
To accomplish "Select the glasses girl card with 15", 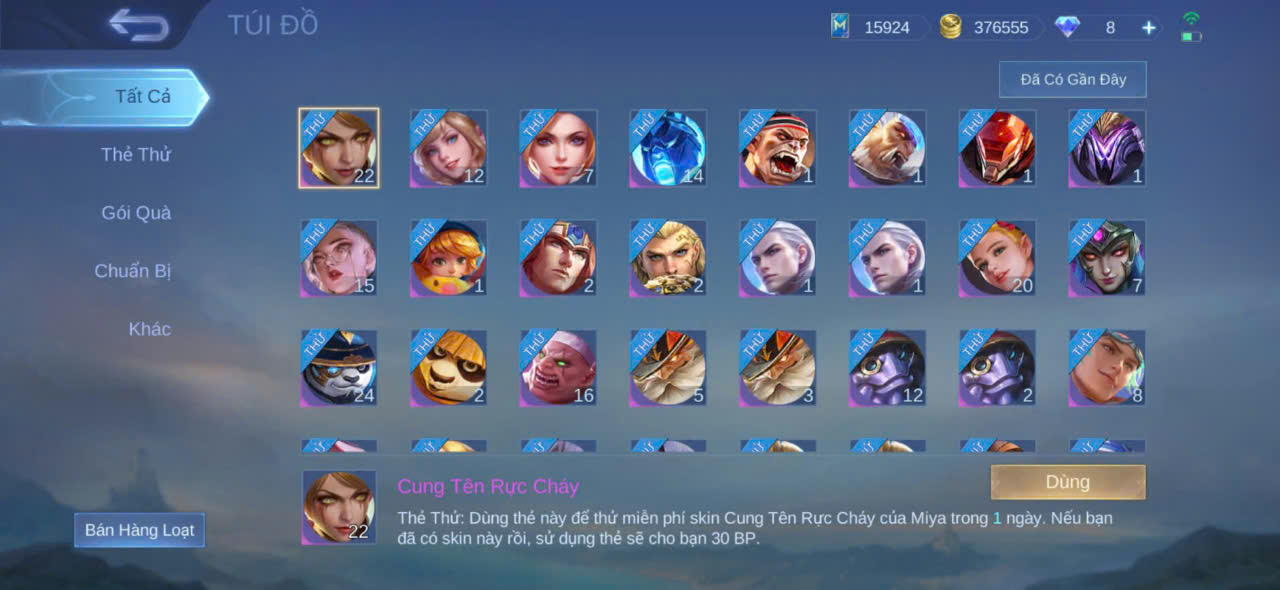I will [339, 258].
